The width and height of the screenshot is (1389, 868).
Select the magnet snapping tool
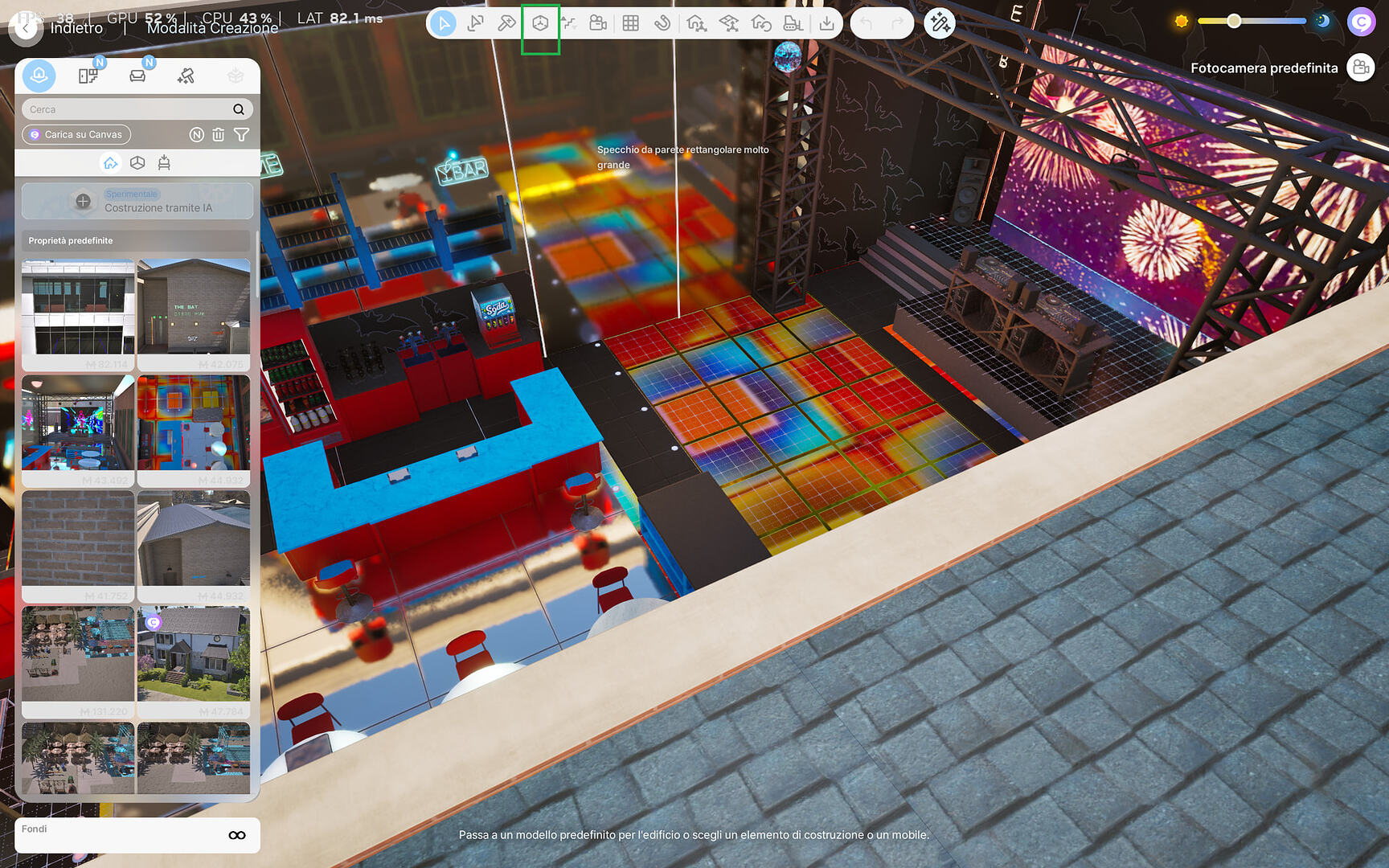(x=662, y=23)
